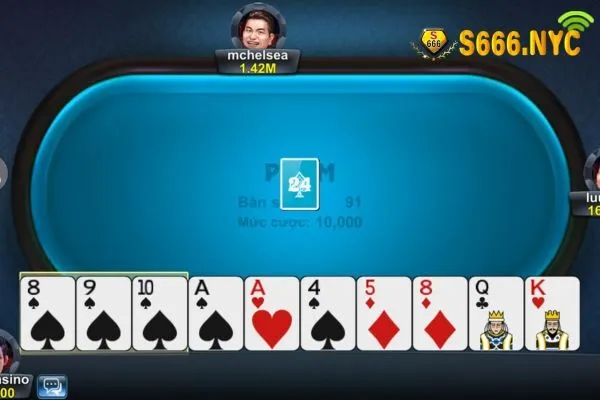Choose the 10 of spades card
This screenshot has width=600, height=400.
click(159, 313)
